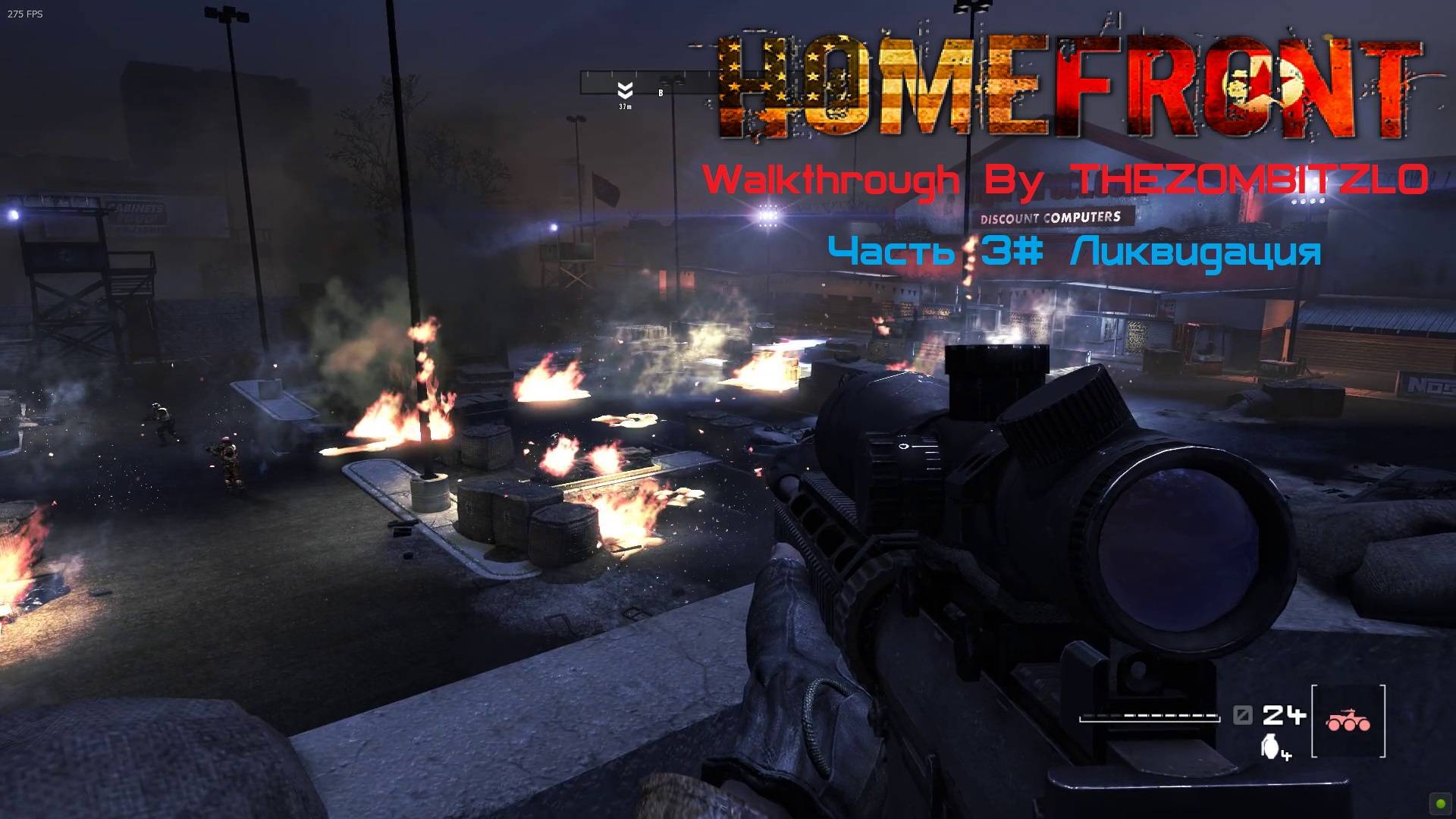Toggle the 275 FPS counter display
Image resolution: width=1456 pixels, height=819 pixels.
tap(24, 14)
